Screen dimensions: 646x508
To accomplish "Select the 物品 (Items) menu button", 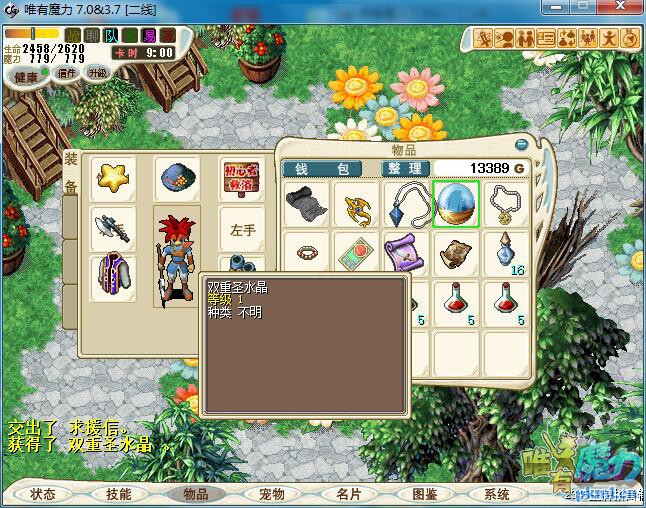I will [195, 494].
